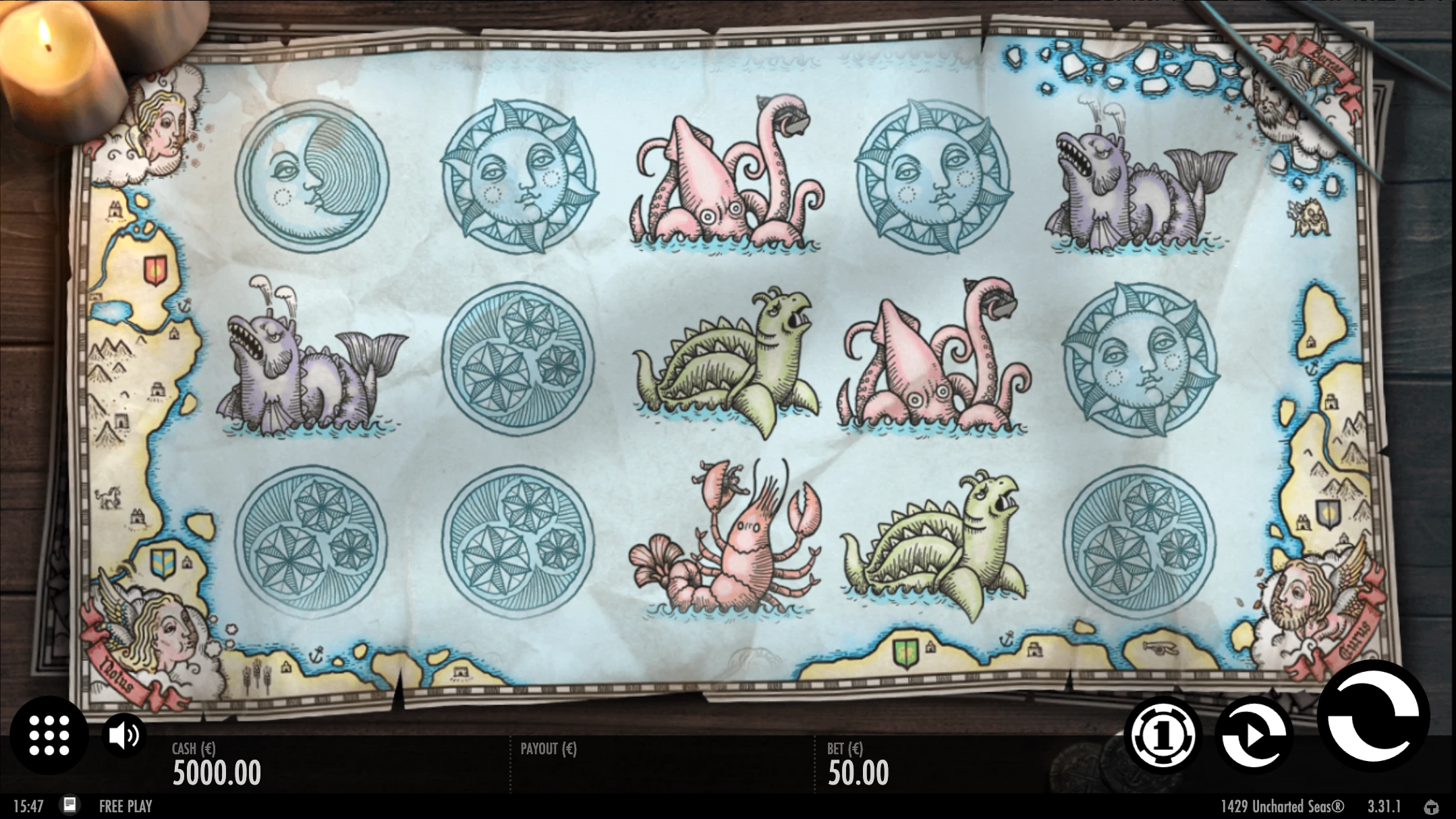Open the small document icon beside the clock
The image size is (1456, 819).
[x=69, y=805]
